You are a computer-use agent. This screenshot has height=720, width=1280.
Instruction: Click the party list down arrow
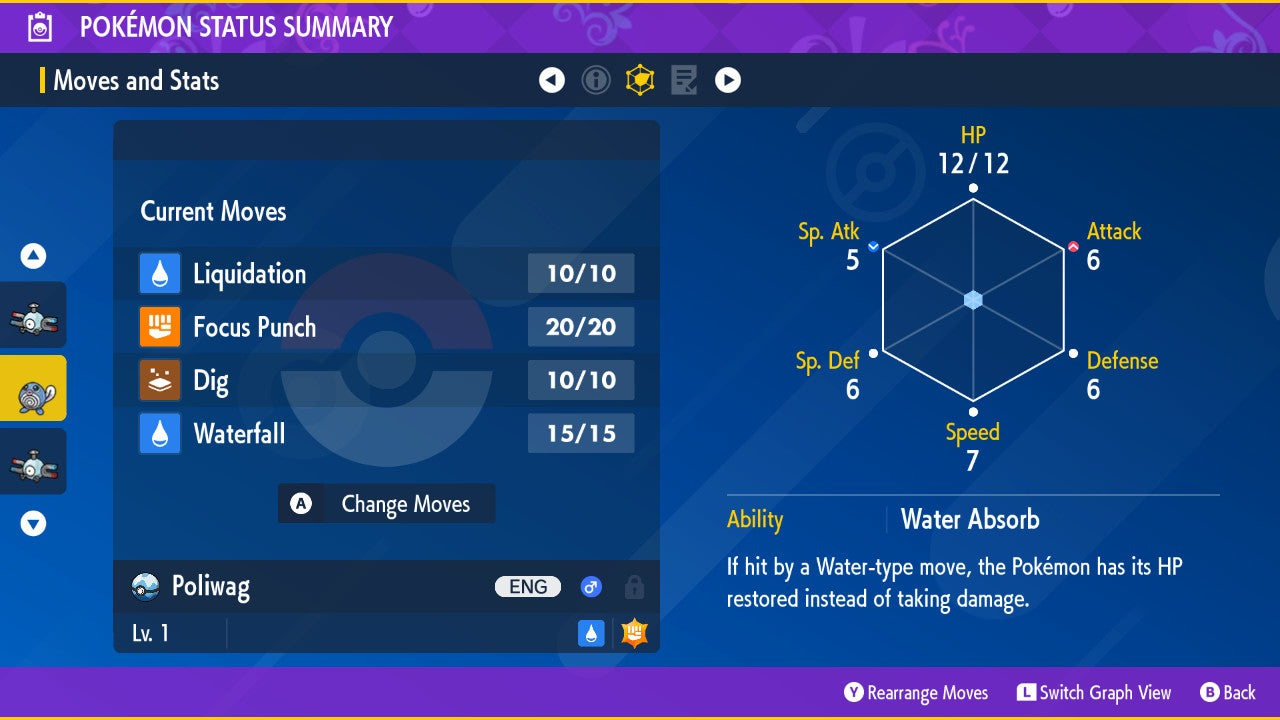click(x=33, y=523)
